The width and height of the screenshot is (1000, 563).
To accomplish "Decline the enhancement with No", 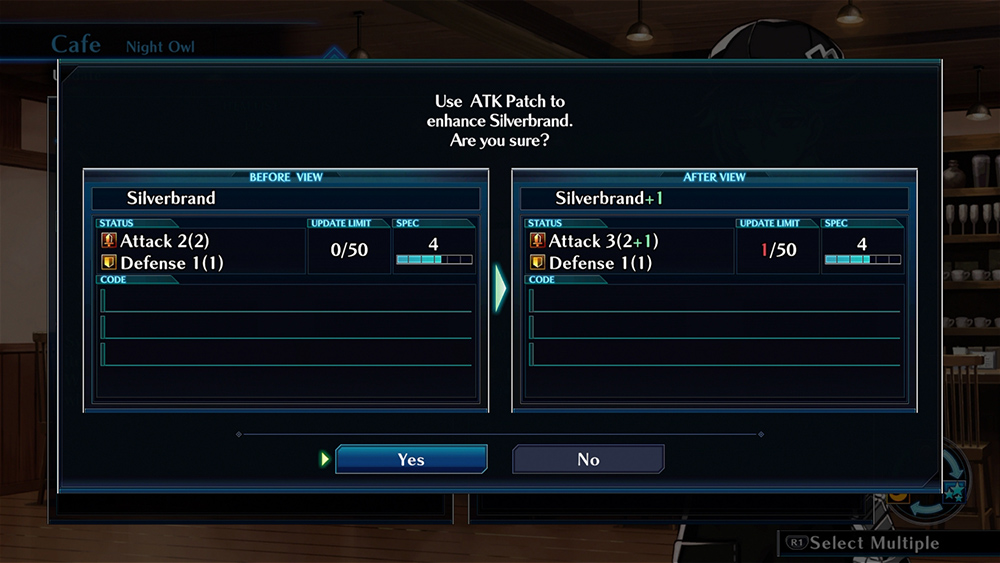I will pyautogui.click(x=588, y=459).
